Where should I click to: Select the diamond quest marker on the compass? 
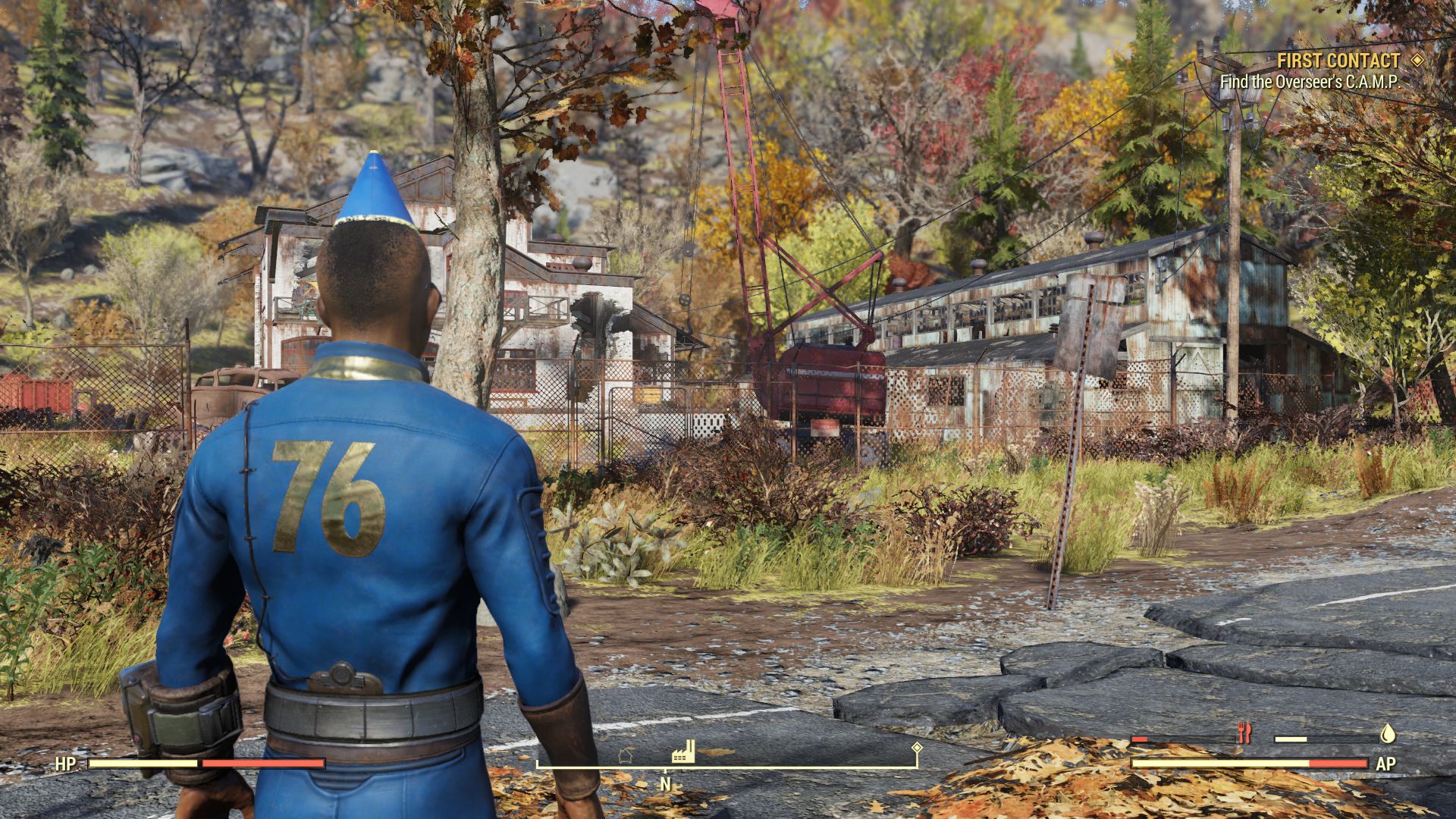click(x=917, y=748)
